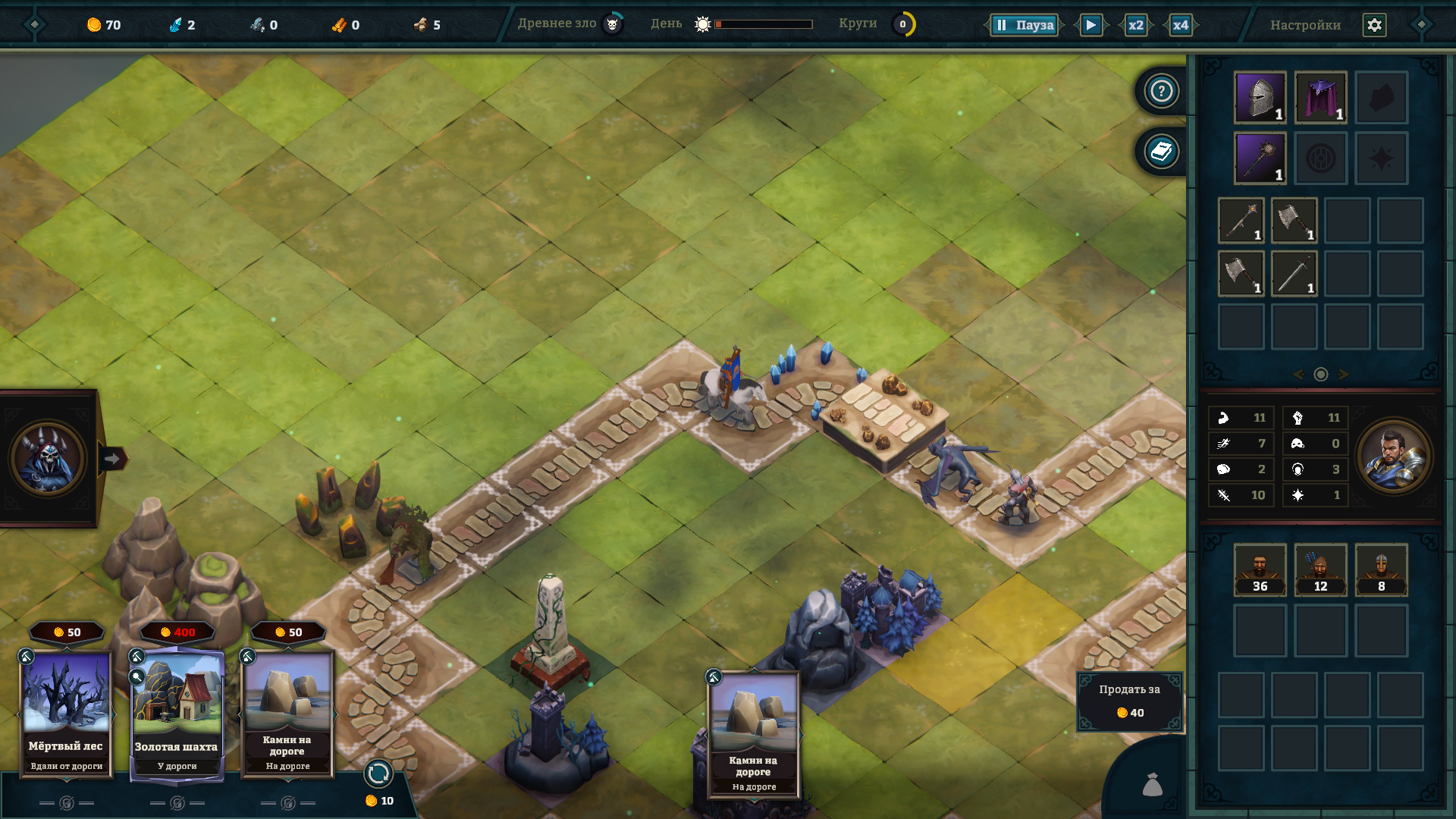Select the equipped knight helmet slot

pos(1260,98)
